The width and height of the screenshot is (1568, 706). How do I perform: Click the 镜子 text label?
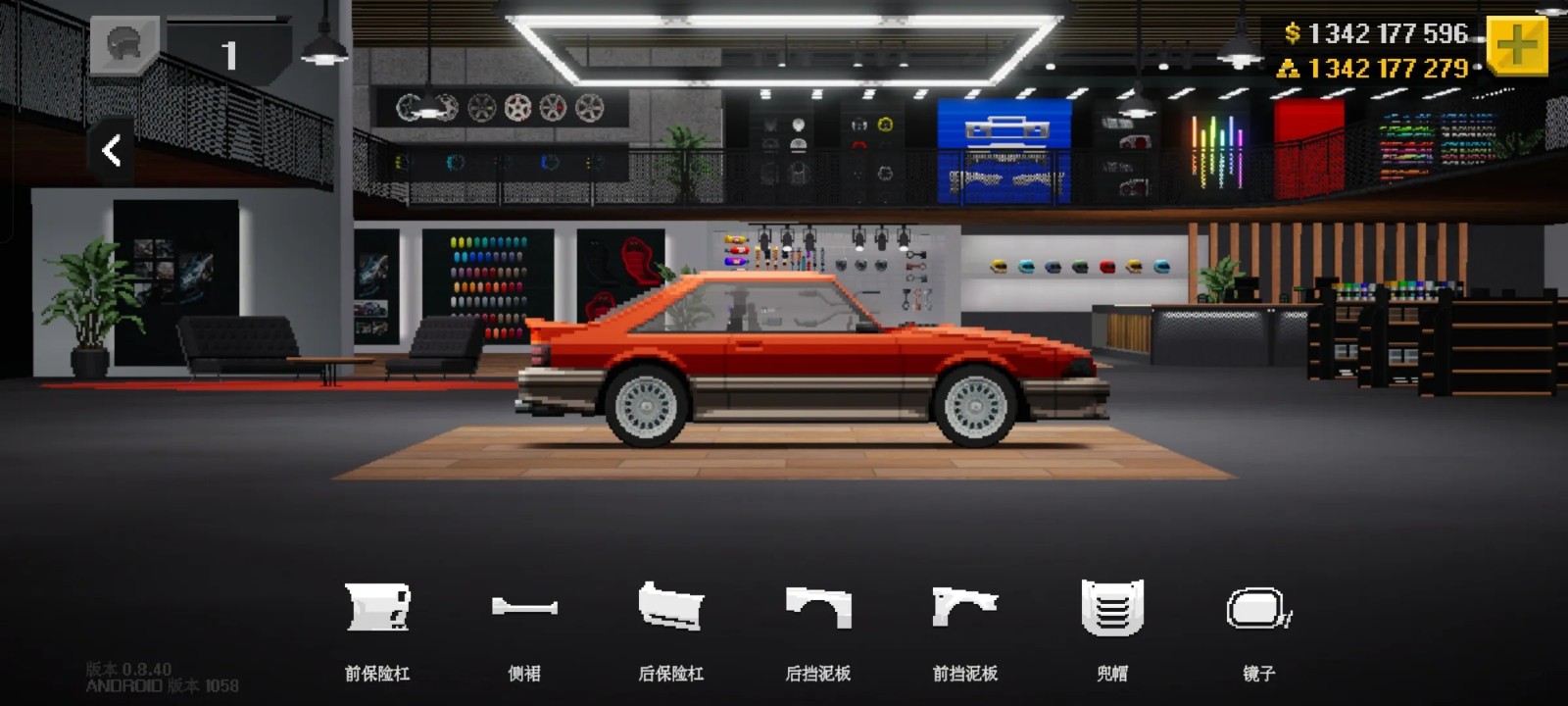pyautogui.click(x=1259, y=674)
